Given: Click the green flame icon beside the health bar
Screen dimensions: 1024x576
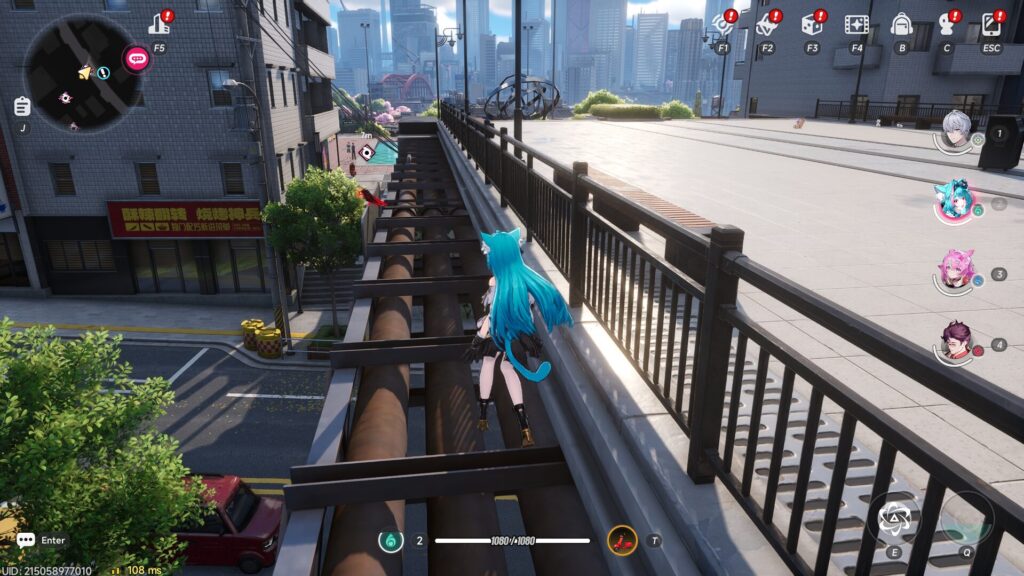Looking at the screenshot, I should [x=391, y=541].
